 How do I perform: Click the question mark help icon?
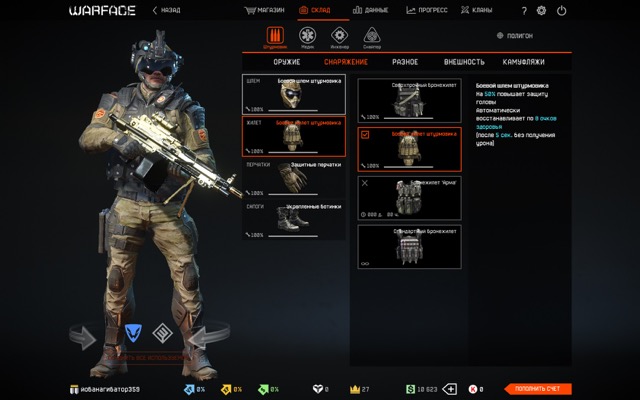525,10
